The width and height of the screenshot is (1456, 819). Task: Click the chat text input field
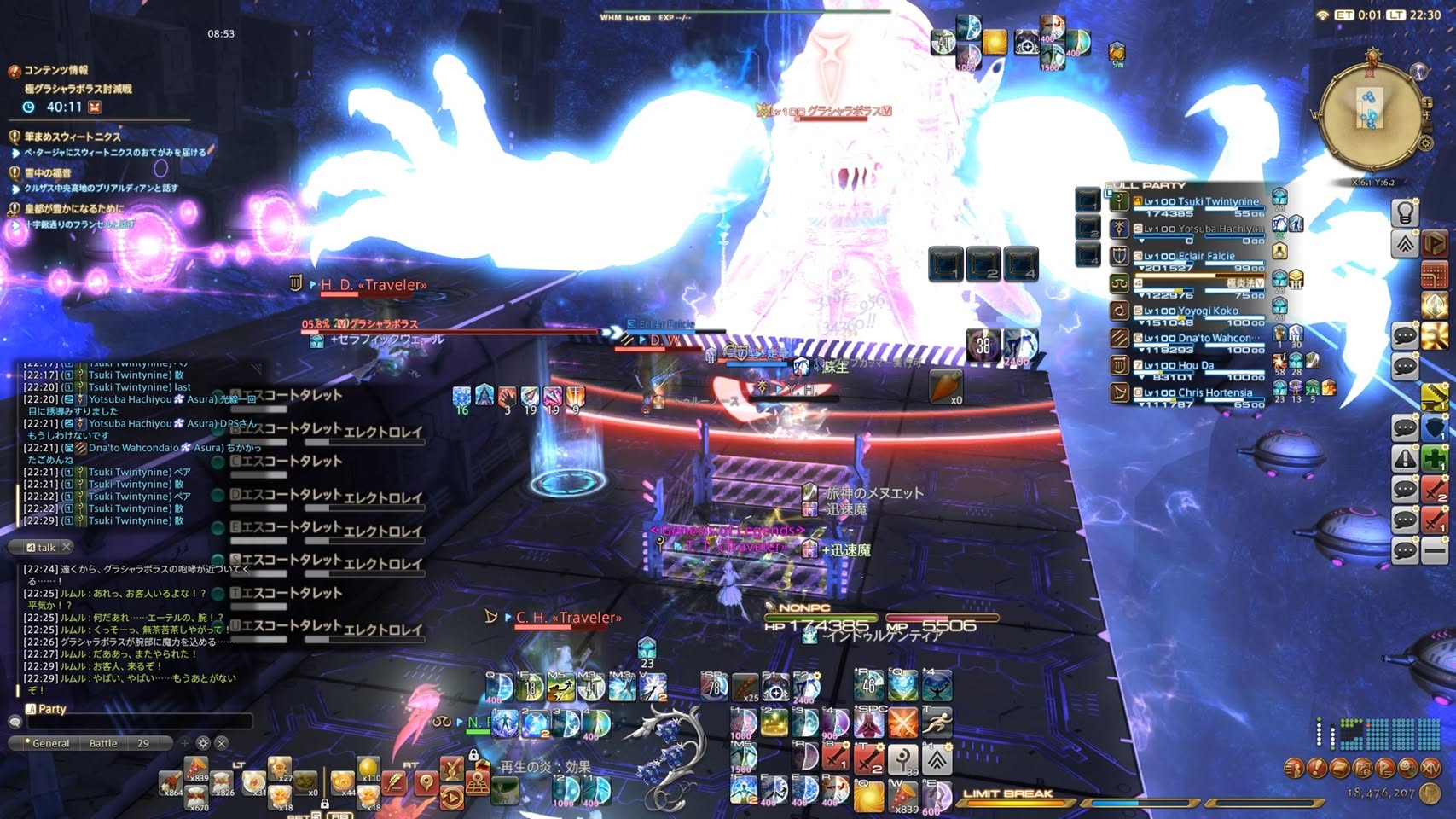click(x=141, y=722)
